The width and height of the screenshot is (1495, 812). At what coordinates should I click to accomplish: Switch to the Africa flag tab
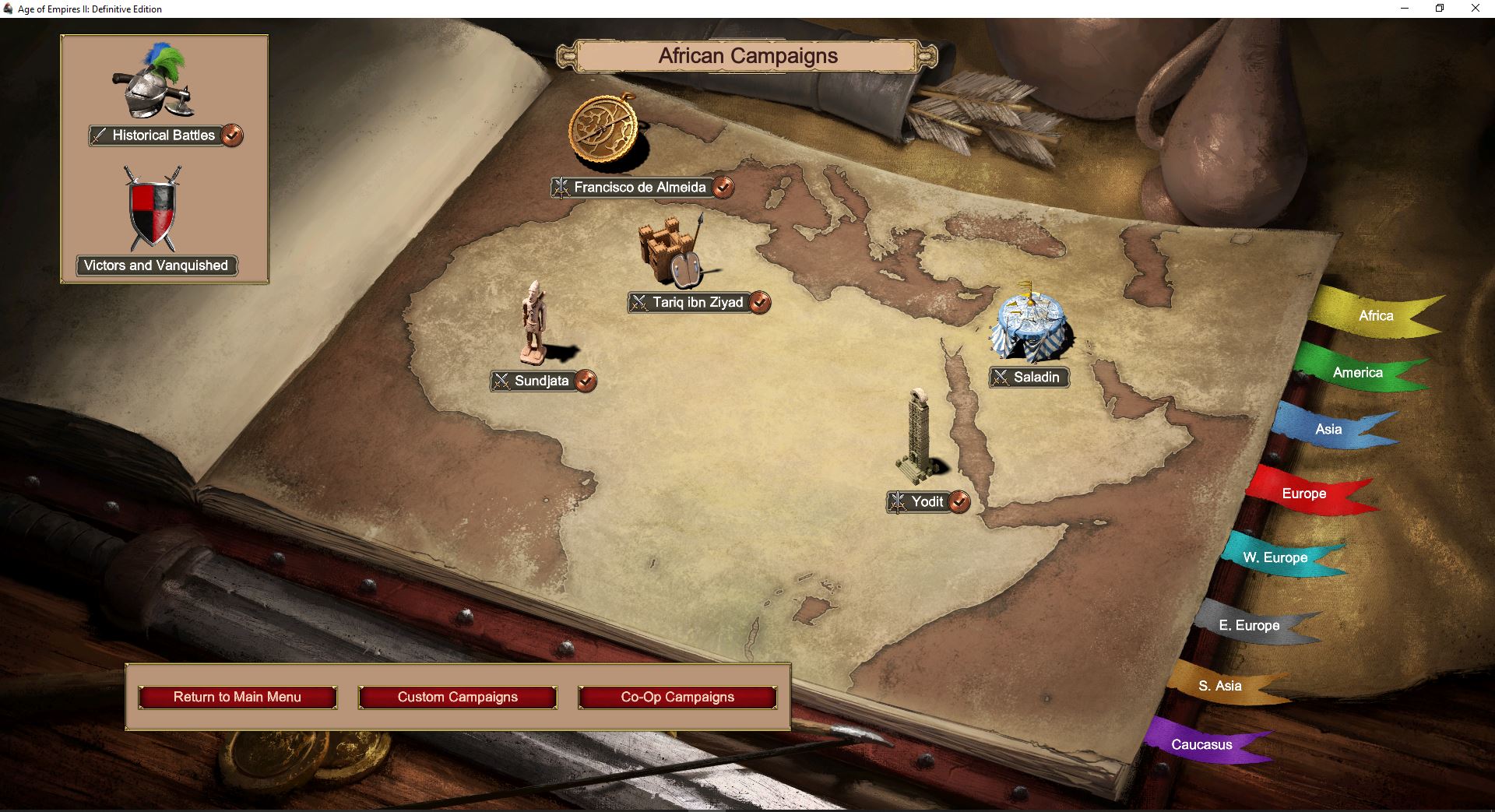tap(1375, 316)
